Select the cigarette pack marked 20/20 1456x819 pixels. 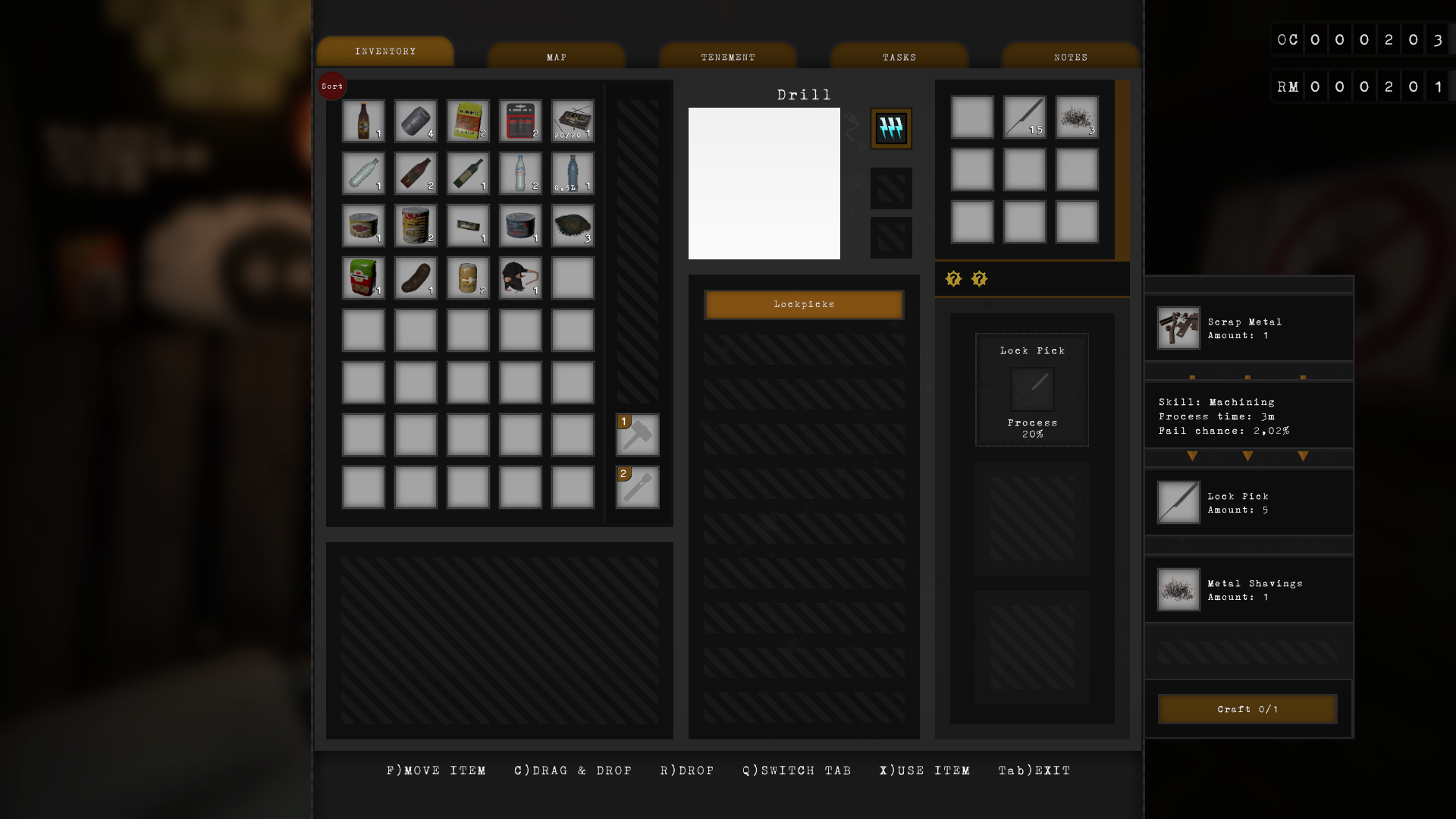click(x=572, y=121)
